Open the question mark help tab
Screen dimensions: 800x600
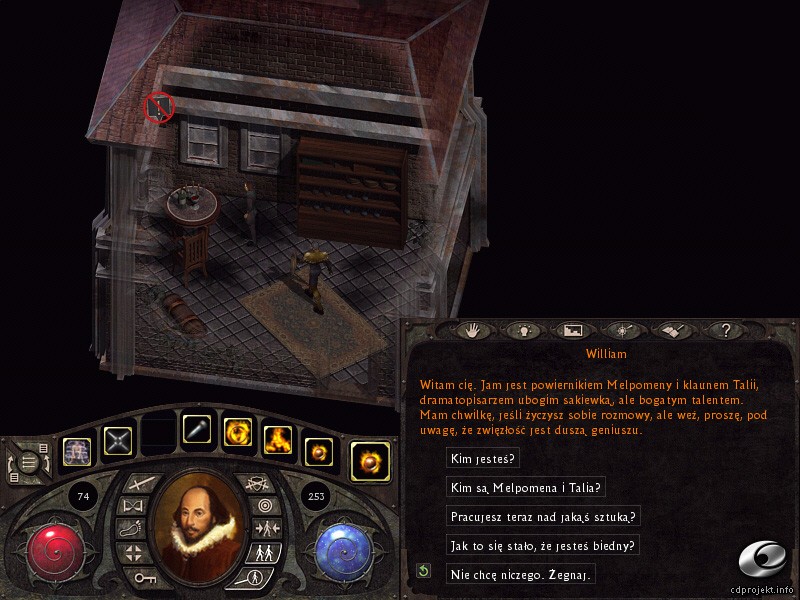[x=726, y=329]
